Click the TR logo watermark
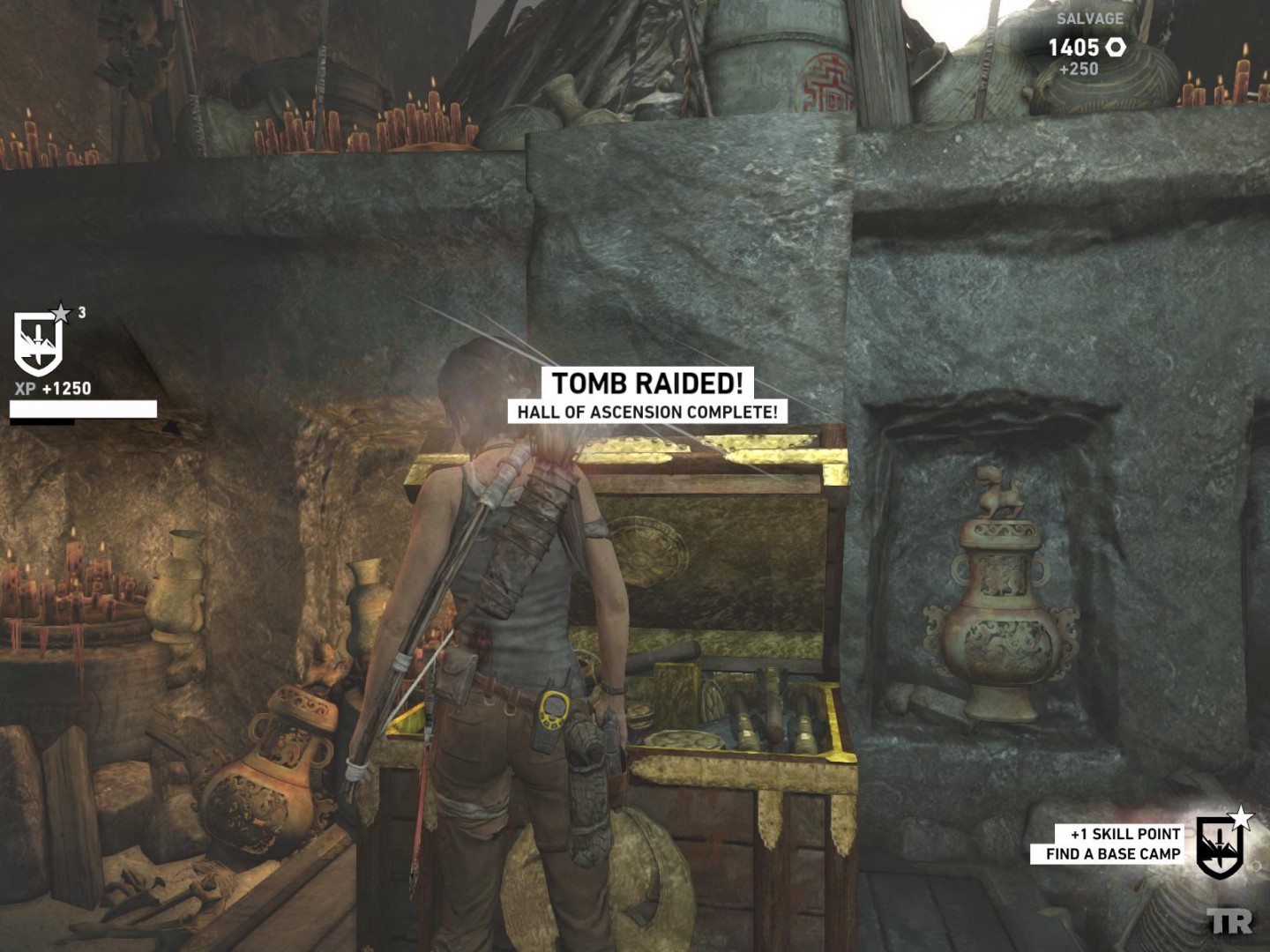Viewport: 1270px width, 952px height. point(1230,922)
